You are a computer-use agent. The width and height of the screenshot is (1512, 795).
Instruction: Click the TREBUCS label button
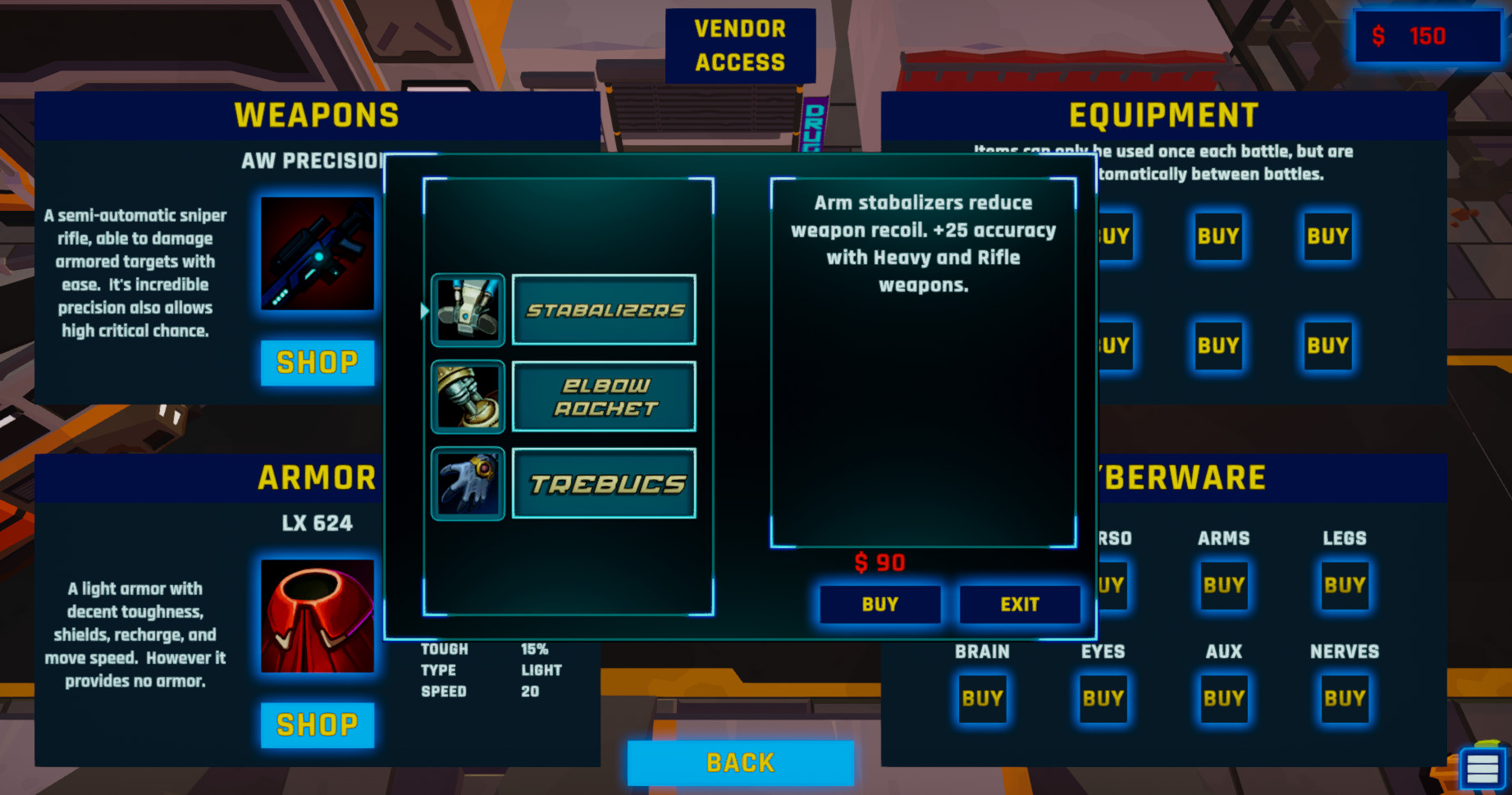pos(603,483)
